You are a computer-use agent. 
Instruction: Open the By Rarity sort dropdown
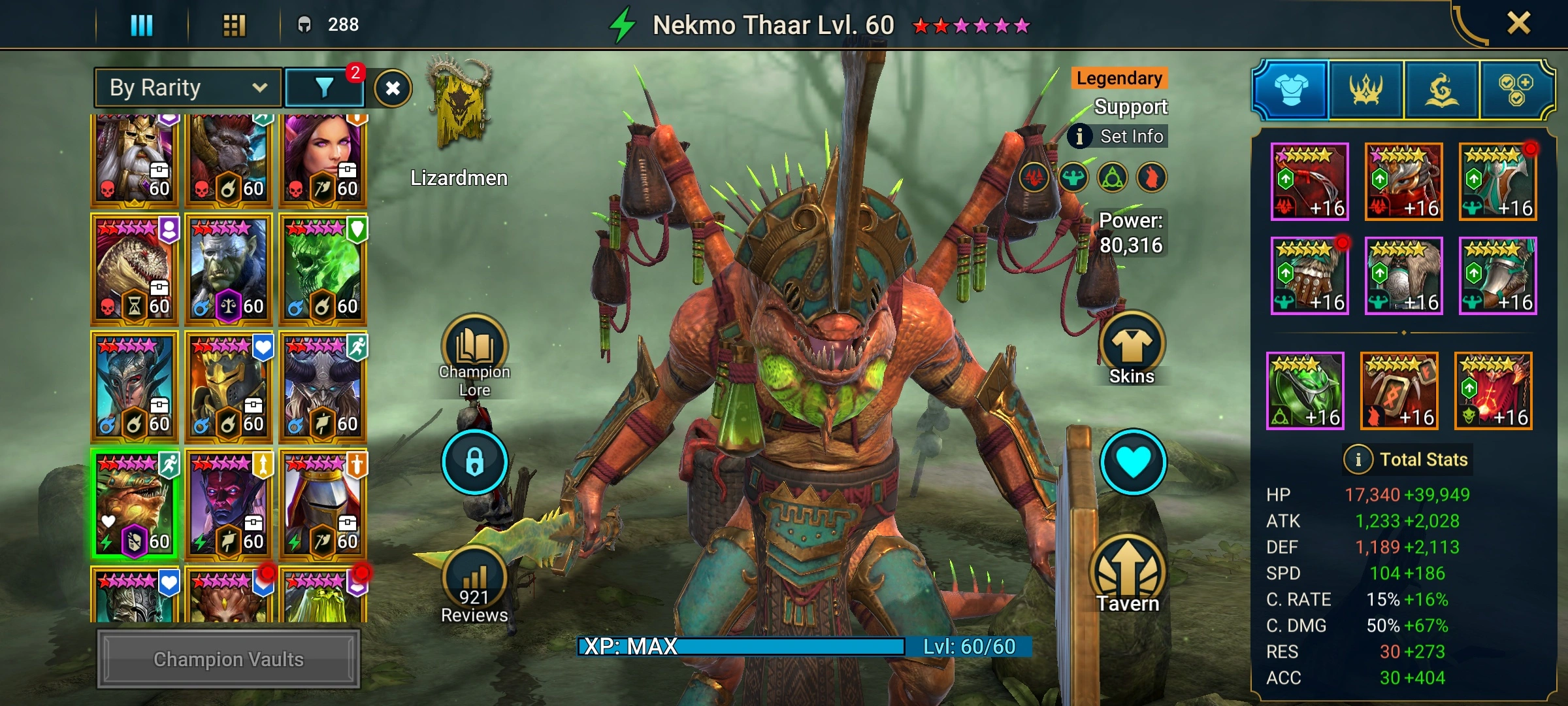tap(188, 88)
